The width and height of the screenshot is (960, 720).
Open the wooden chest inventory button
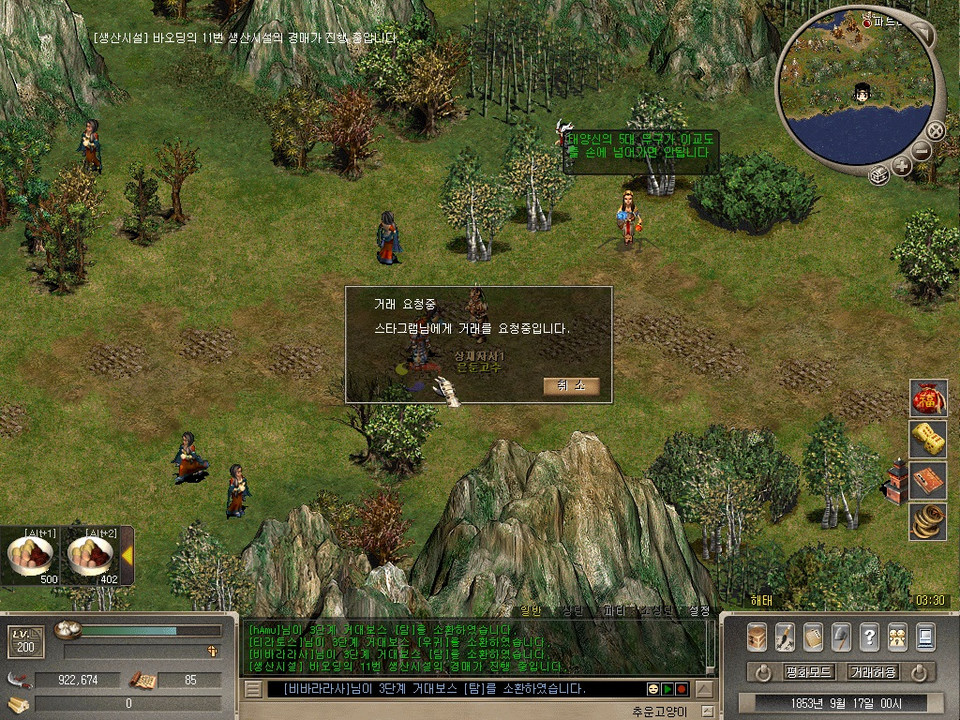point(757,636)
